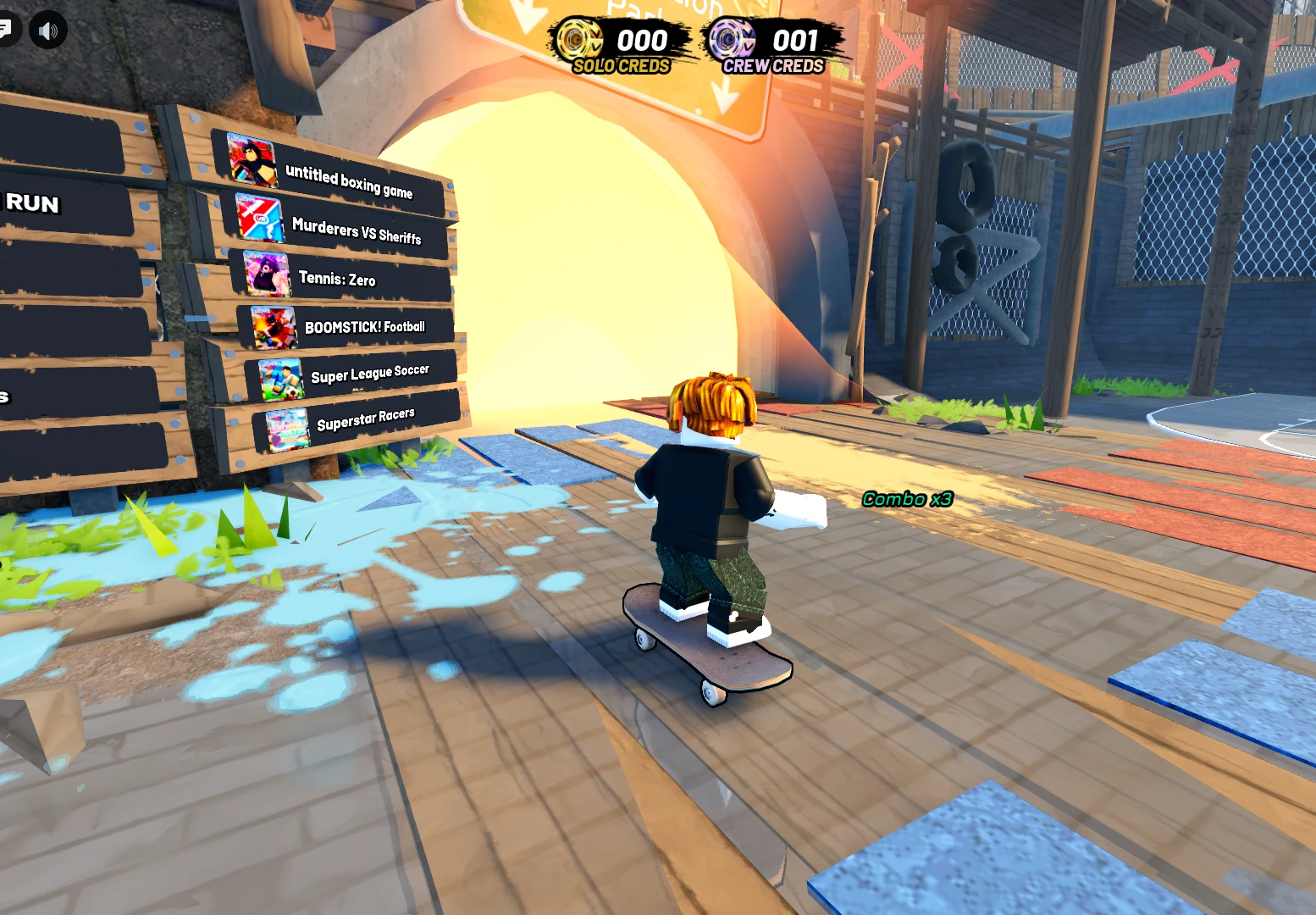The image size is (1316, 915).
Task: Open the chat bubble icon
Action: [x=5, y=30]
